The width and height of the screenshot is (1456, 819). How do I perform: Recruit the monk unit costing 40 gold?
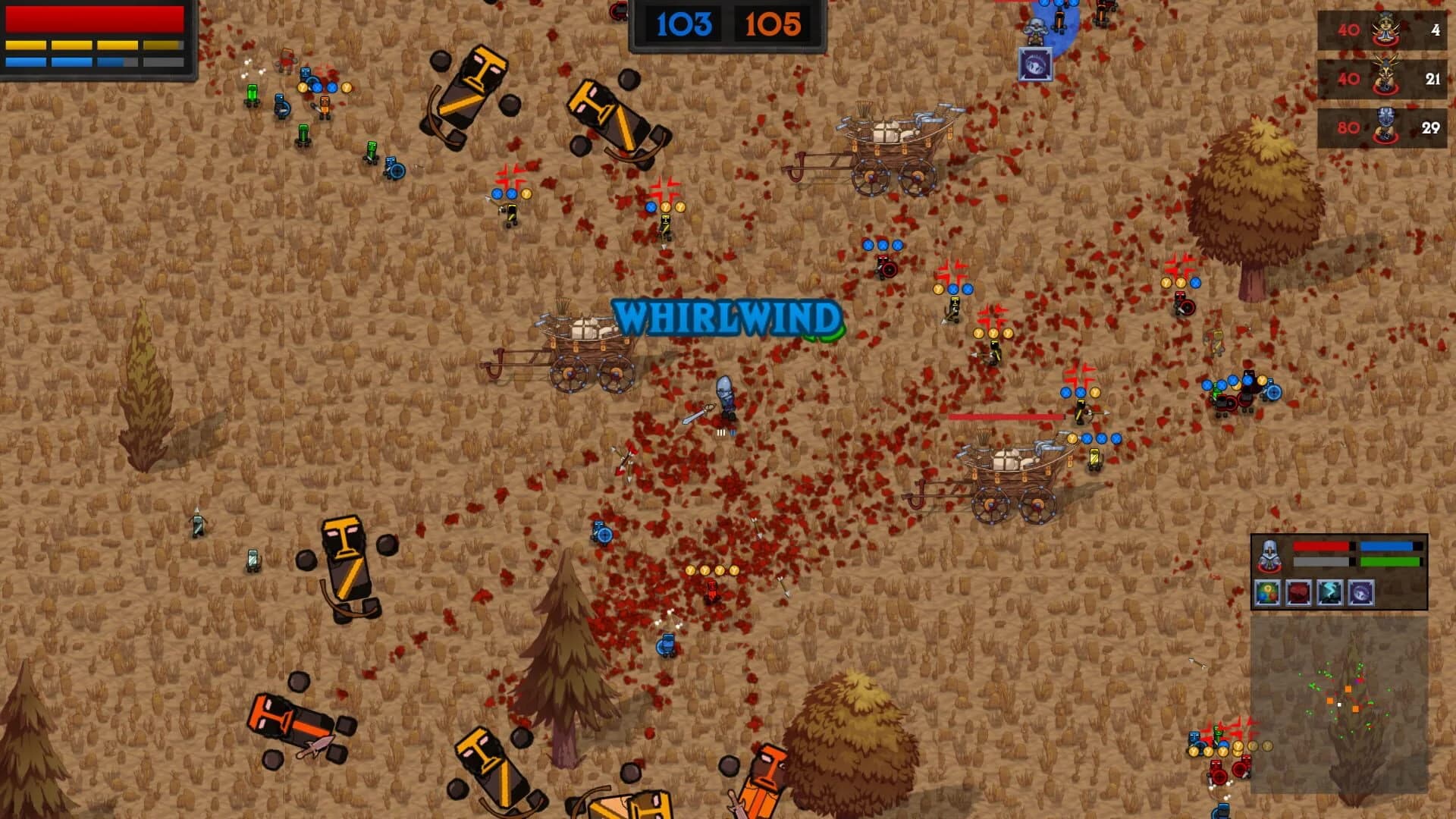point(1385,29)
